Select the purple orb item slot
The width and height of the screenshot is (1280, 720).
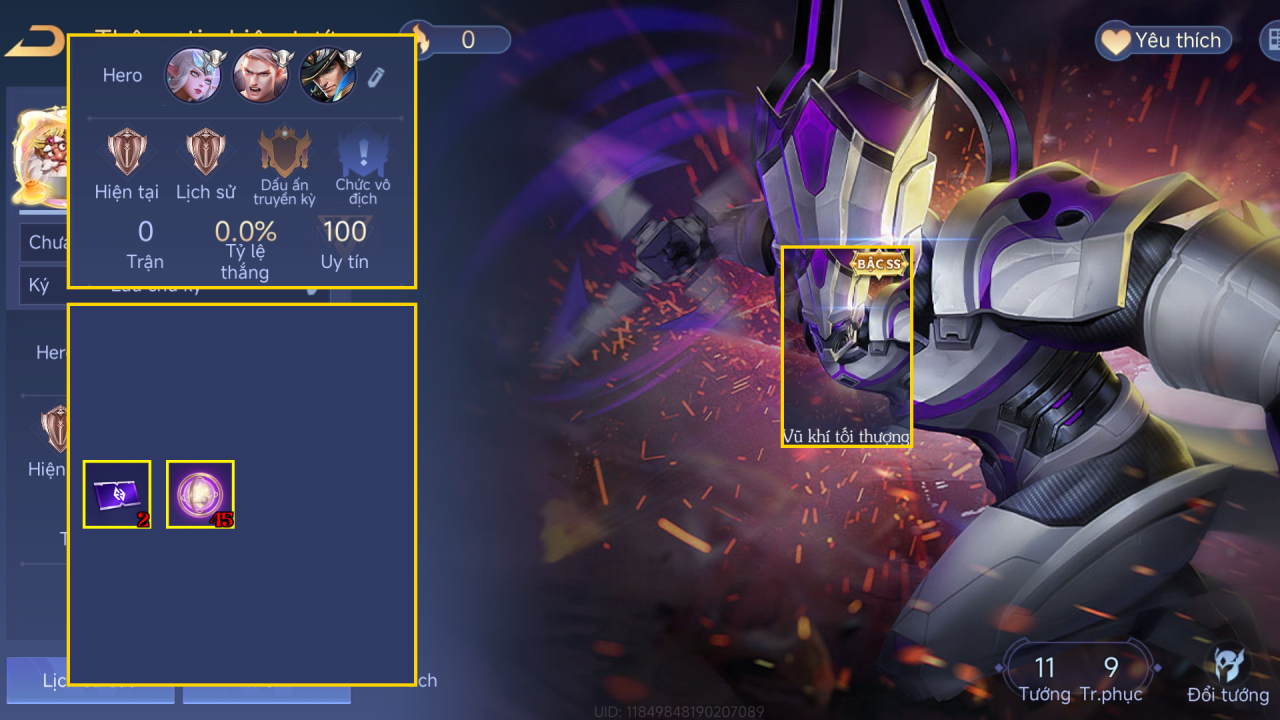(200, 494)
